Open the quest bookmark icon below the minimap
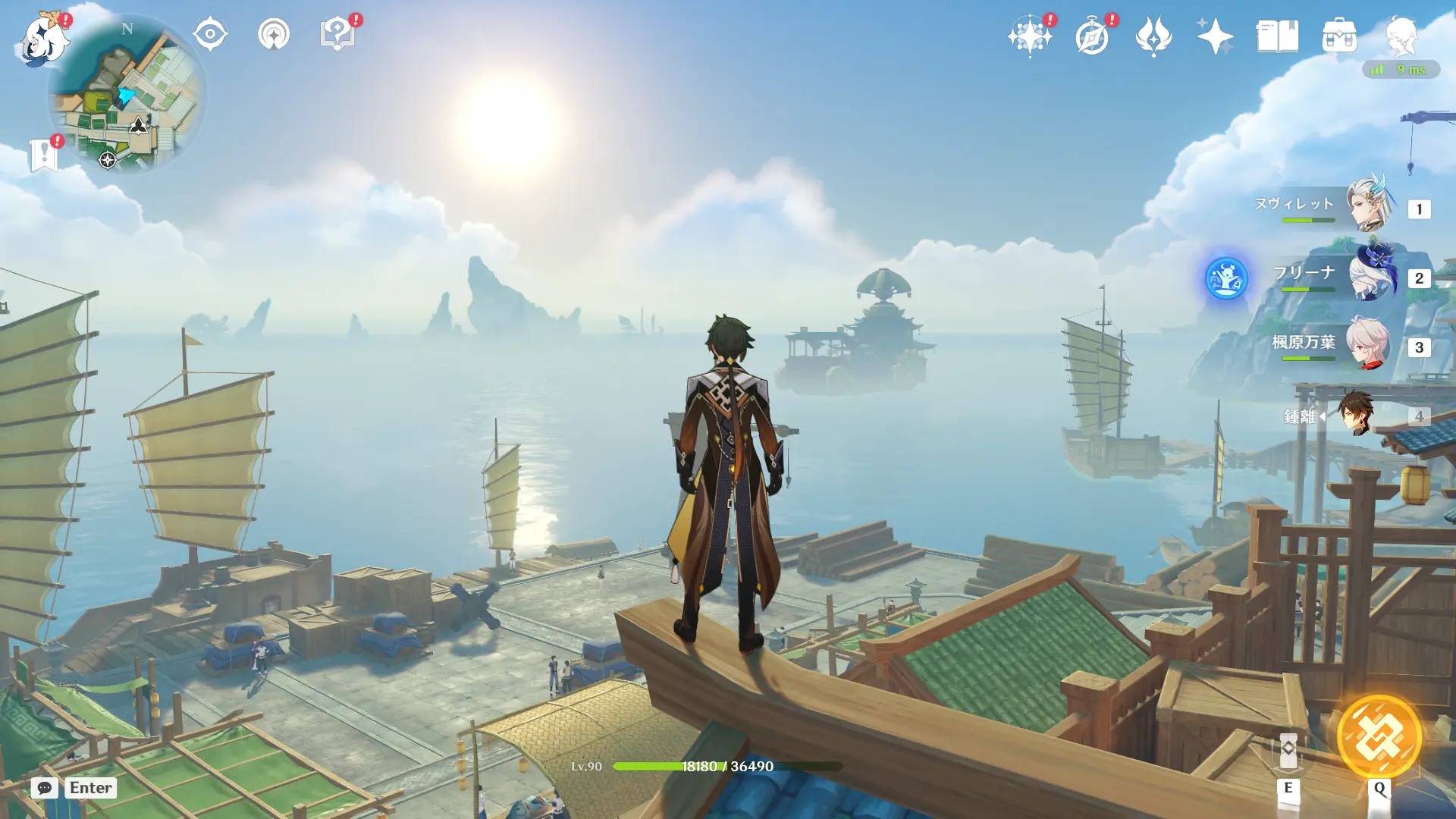The height and width of the screenshot is (819, 1456). tap(44, 155)
